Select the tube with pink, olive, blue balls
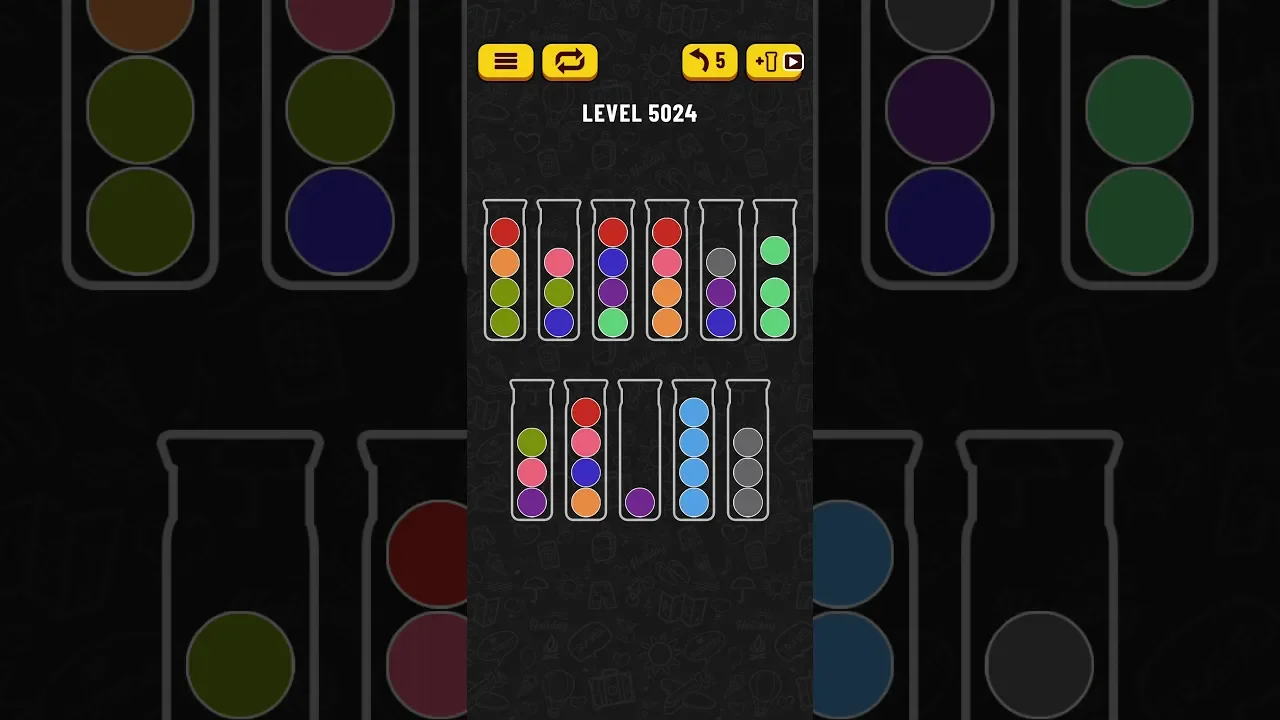The image size is (1280, 720). click(x=559, y=272)
